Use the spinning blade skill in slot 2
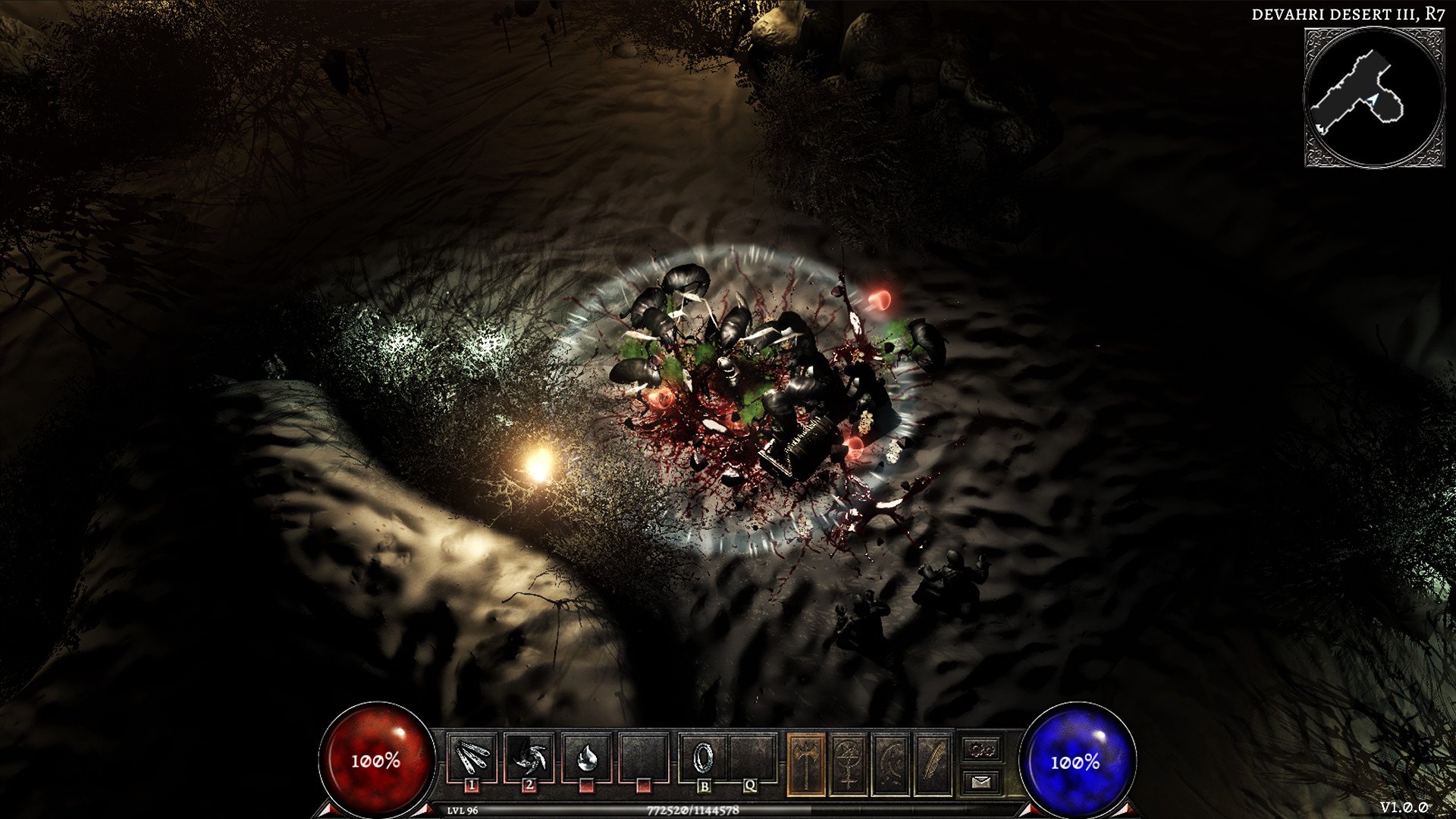Screen dimensions: 1456x819 [x=529, y=758]
